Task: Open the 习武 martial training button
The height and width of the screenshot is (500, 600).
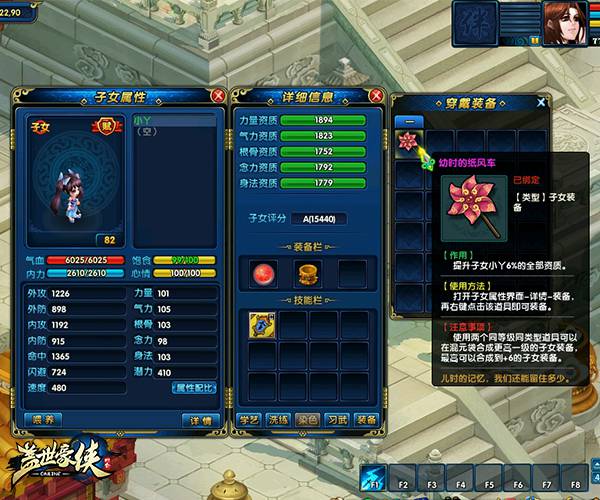Action: pos(337,419)
